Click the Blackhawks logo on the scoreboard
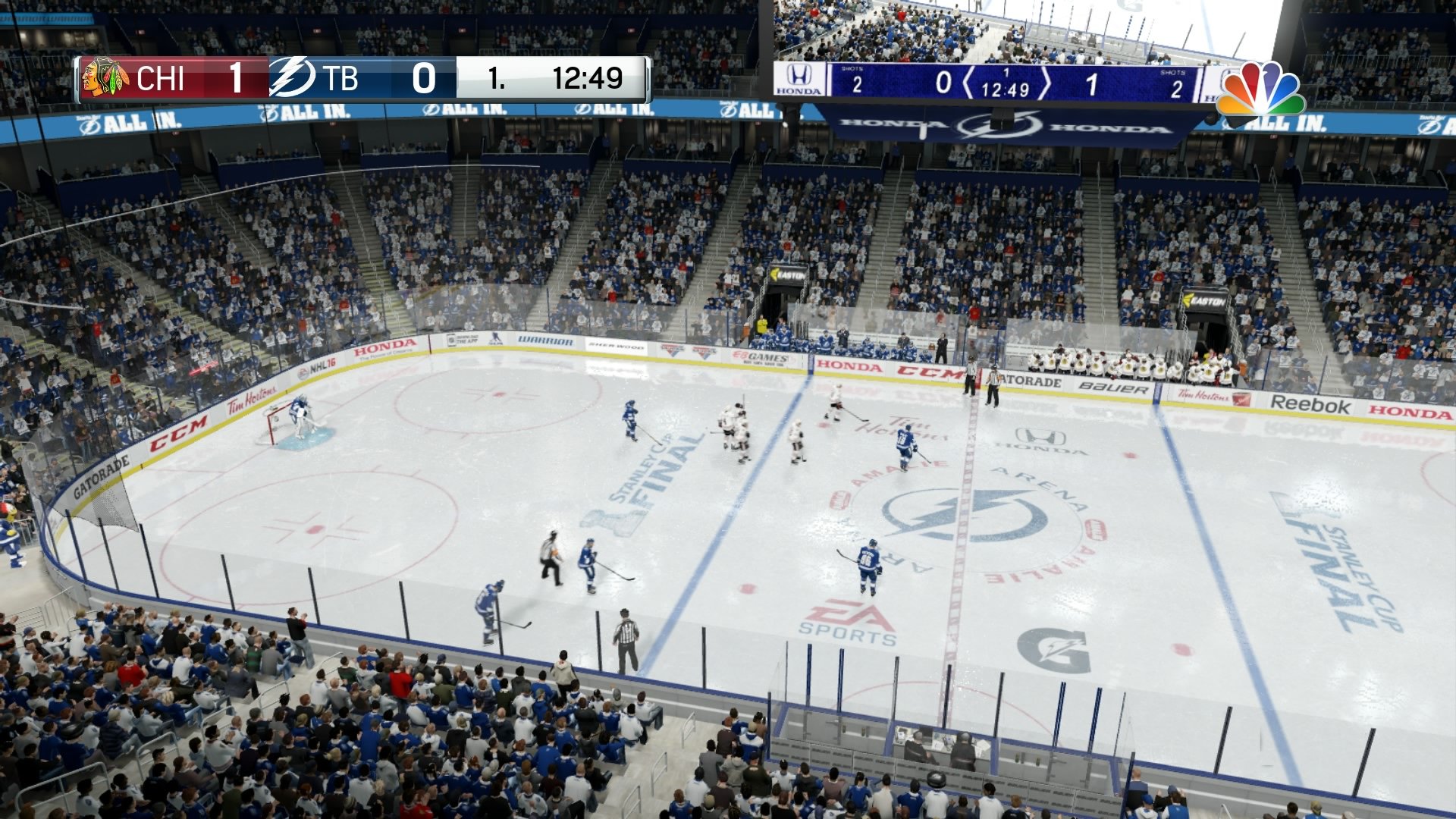This screenshot has width=1456, height=819. point(106,78)
